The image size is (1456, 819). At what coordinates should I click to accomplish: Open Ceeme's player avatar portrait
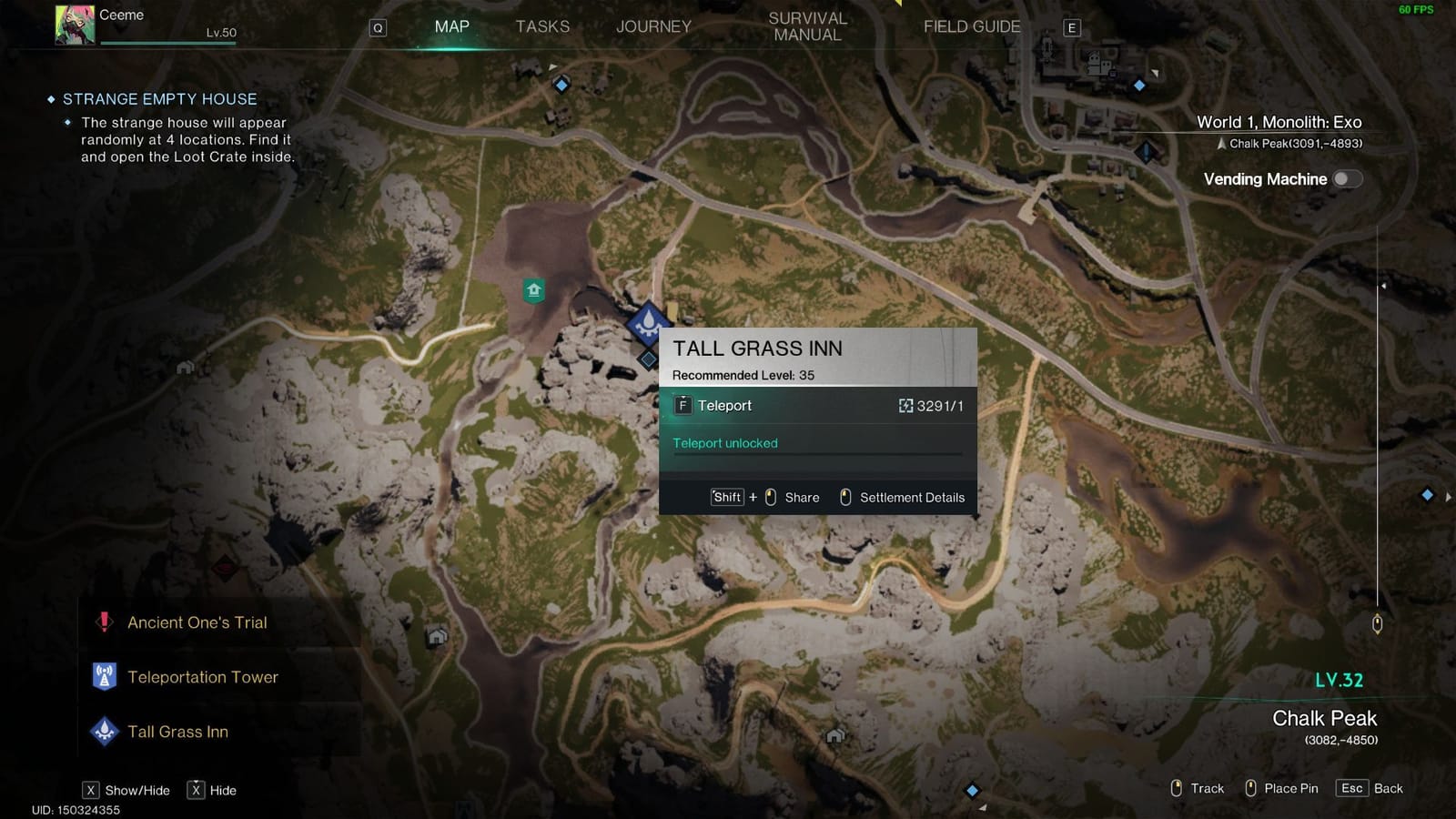click(x=75, y=25)
